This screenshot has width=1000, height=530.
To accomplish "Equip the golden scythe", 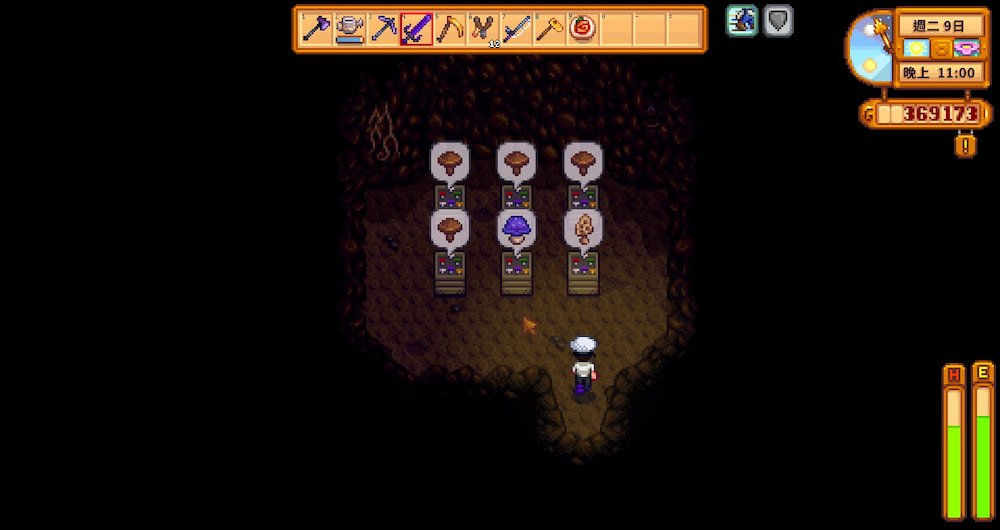I will pos(450,29).
